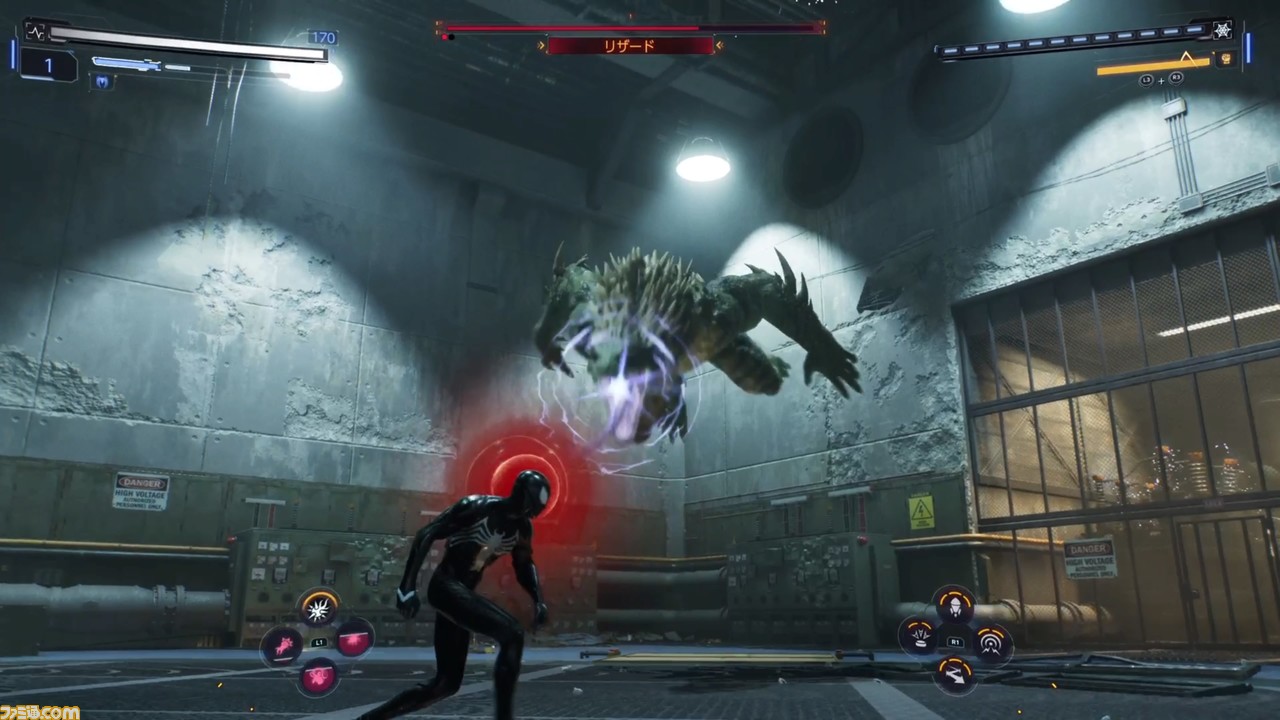Use the pink leaping symbiote creature ability
1280x720 pixels.
[282, 645]
